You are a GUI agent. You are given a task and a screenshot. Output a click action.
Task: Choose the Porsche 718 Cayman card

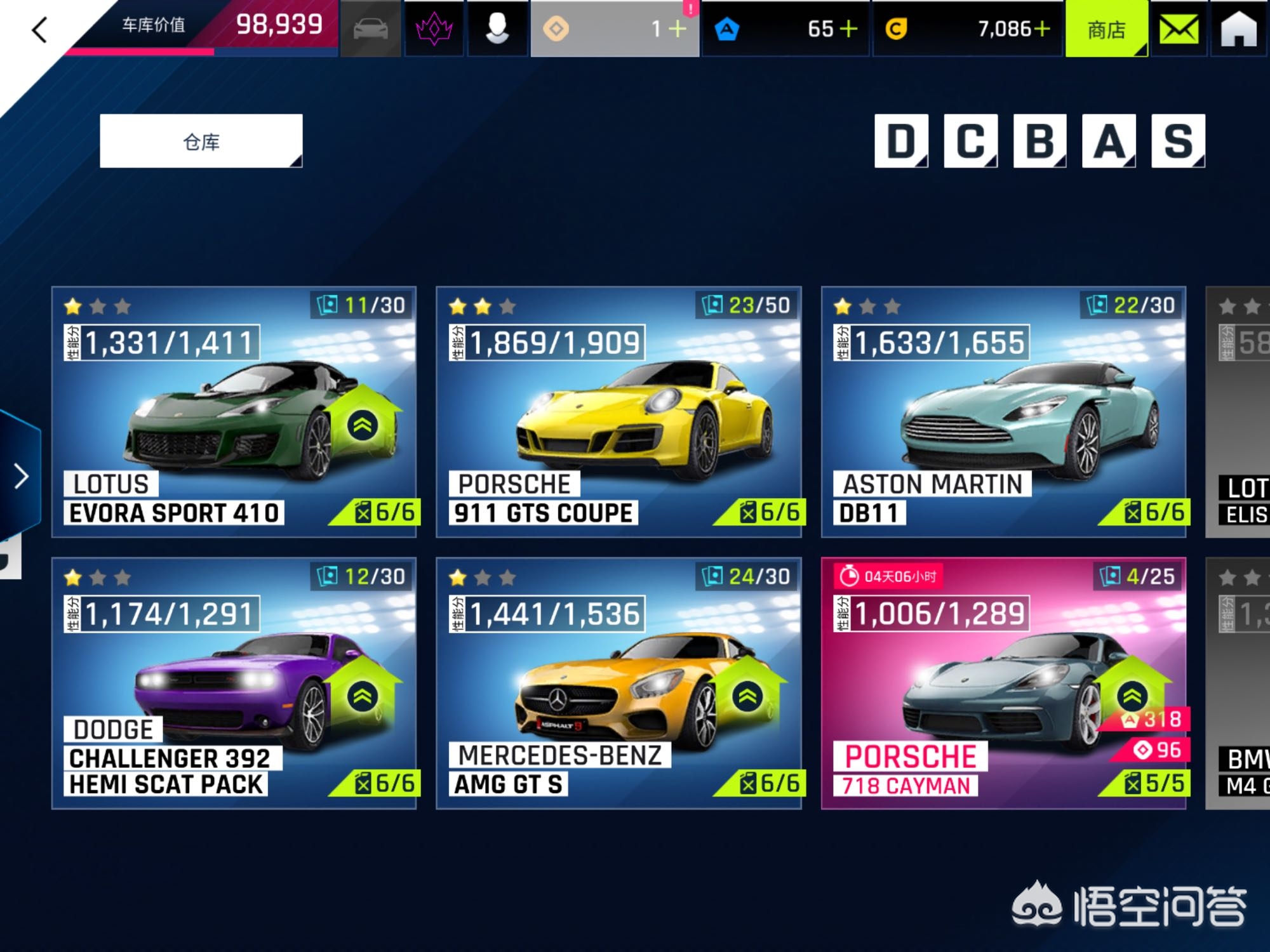[1003, 683]
